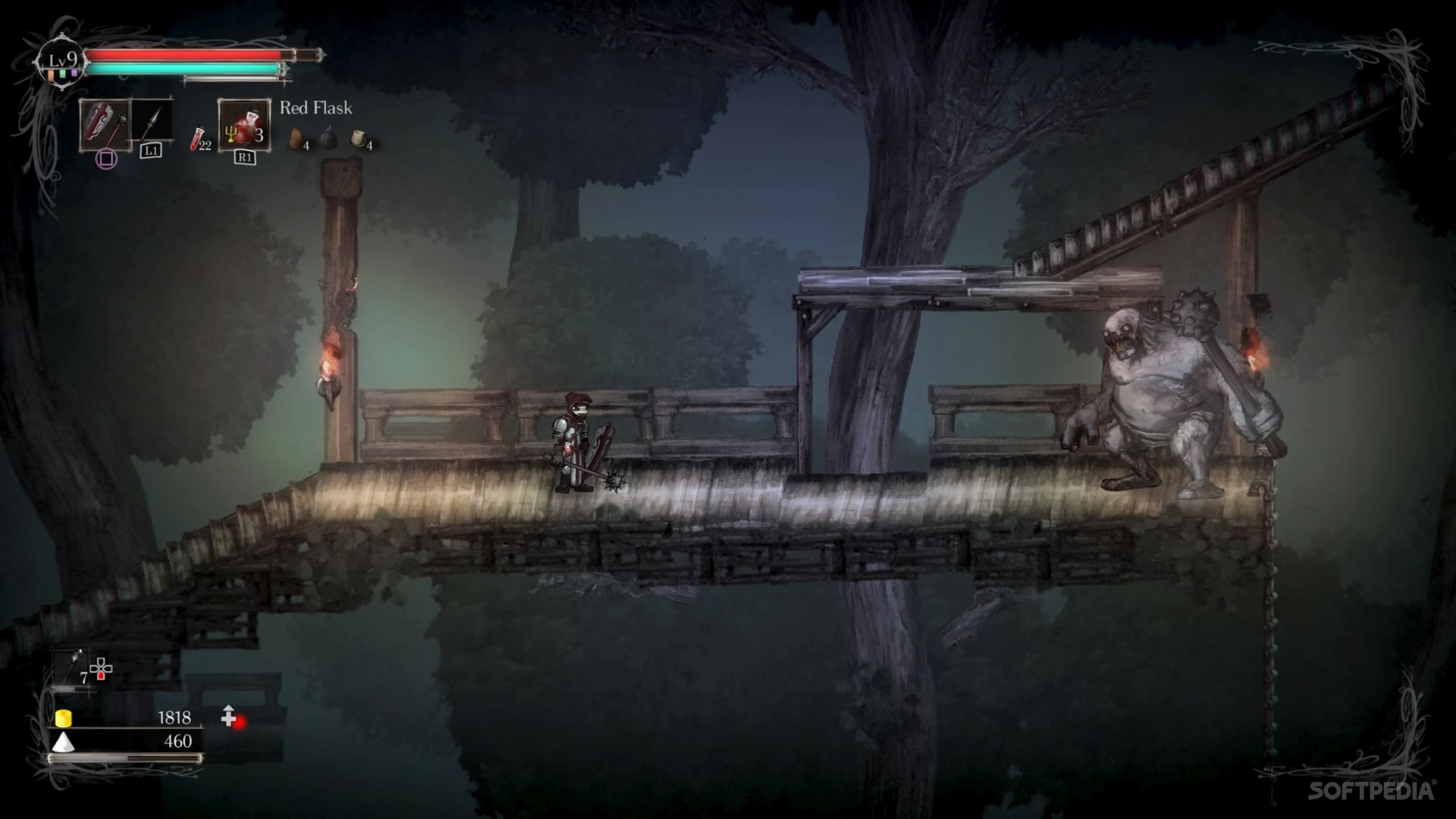Select the red vial with 22 count

(199, 139)
